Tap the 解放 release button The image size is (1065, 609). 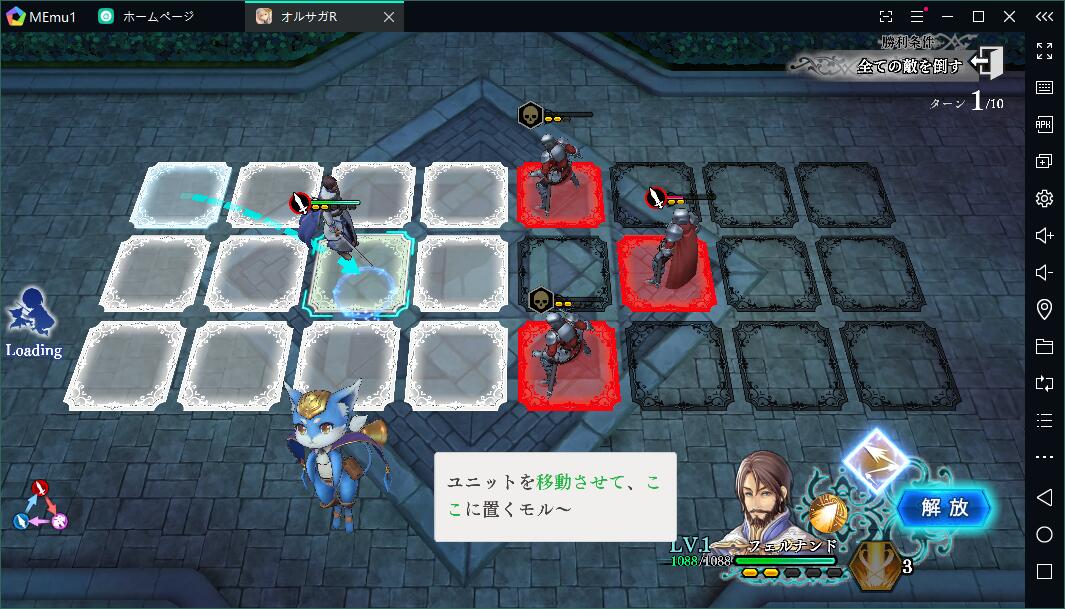(944, 508)
